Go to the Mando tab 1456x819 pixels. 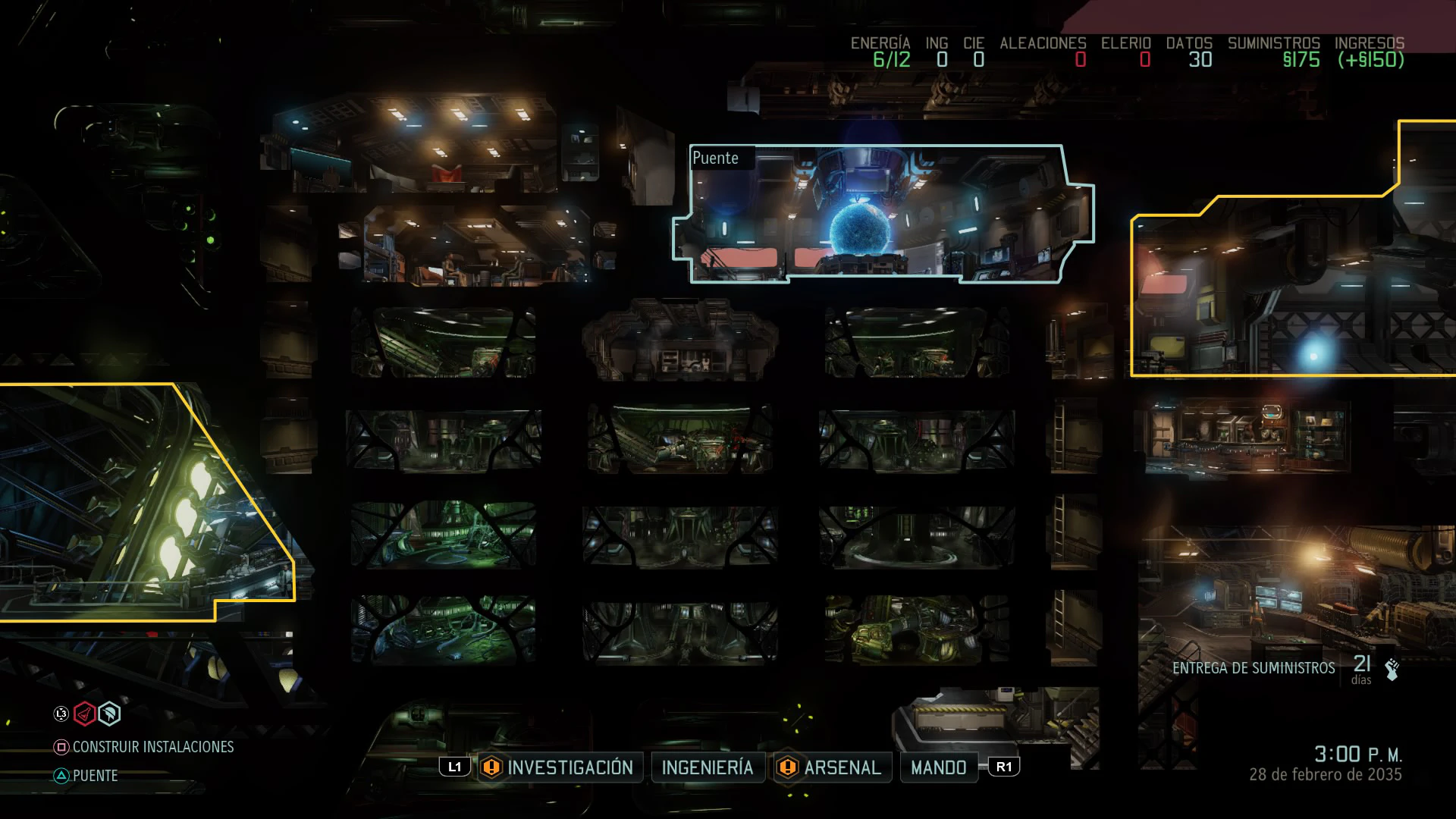(x=938, y=767)
